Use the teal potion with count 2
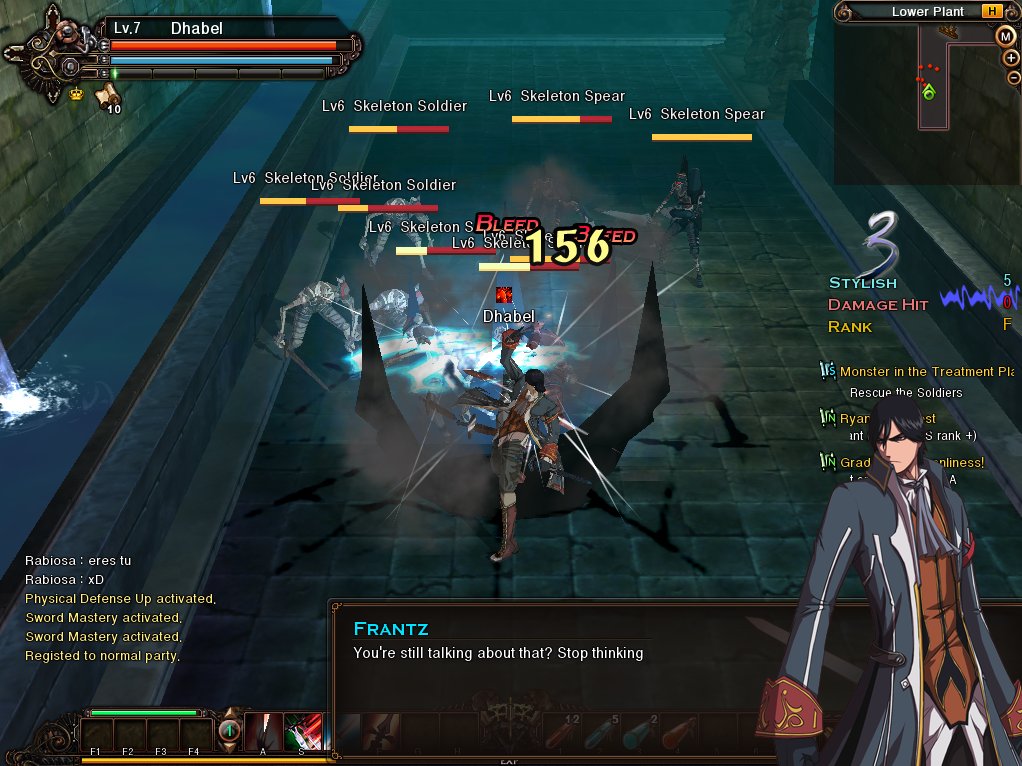The height and width of the screenshot is (766, 1022). coord(639,734)
